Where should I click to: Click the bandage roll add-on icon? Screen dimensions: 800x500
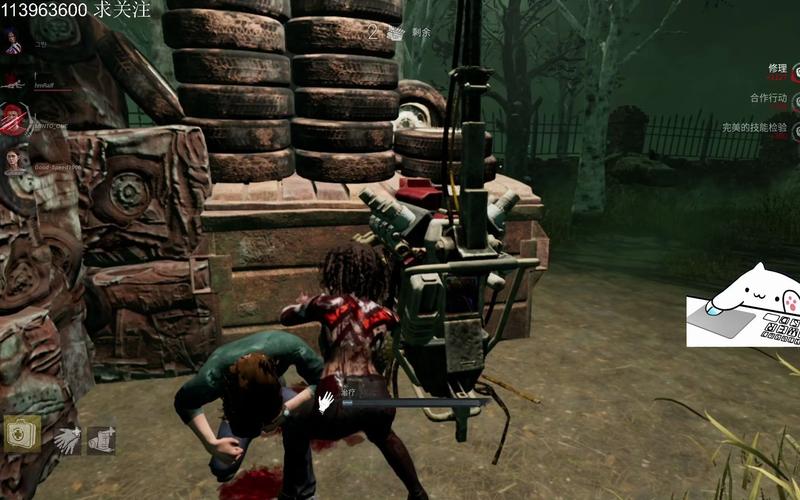(x=100, y=439)
